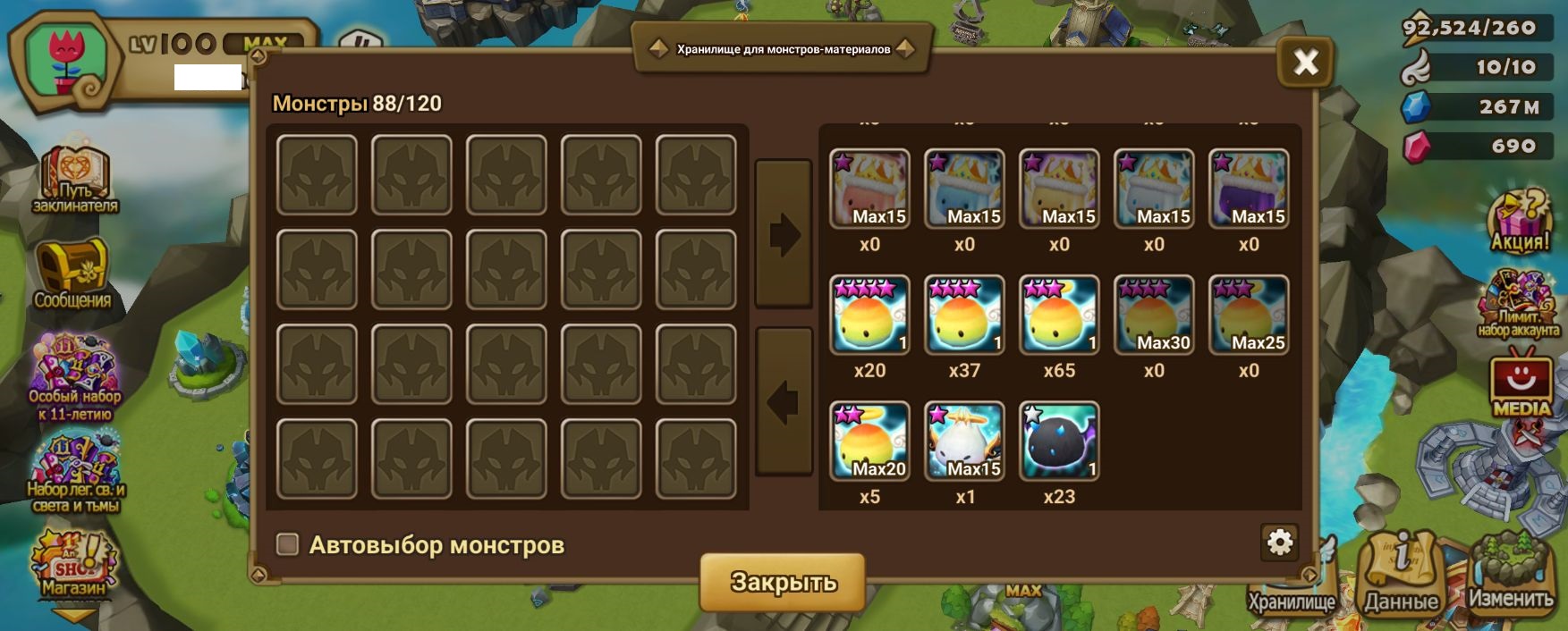This screenshot has width=1568, height=631.
Task: Open Путь заклинателя menu
Action: click(75, 181)
